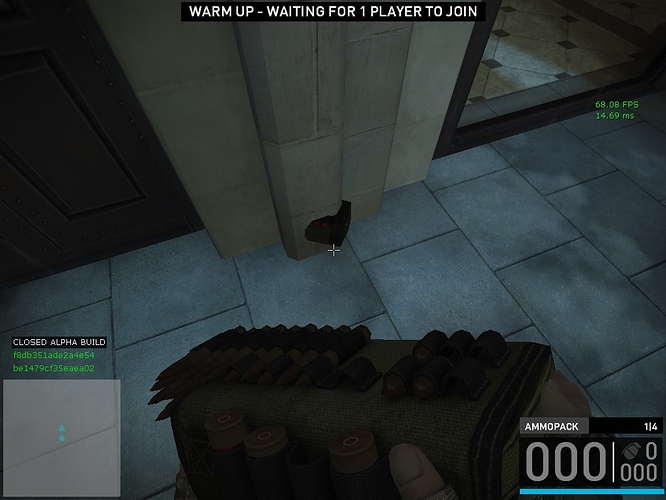Click the AMMOPACK gadget label
The width and height of the screenshot is (666, 500).
553,426
